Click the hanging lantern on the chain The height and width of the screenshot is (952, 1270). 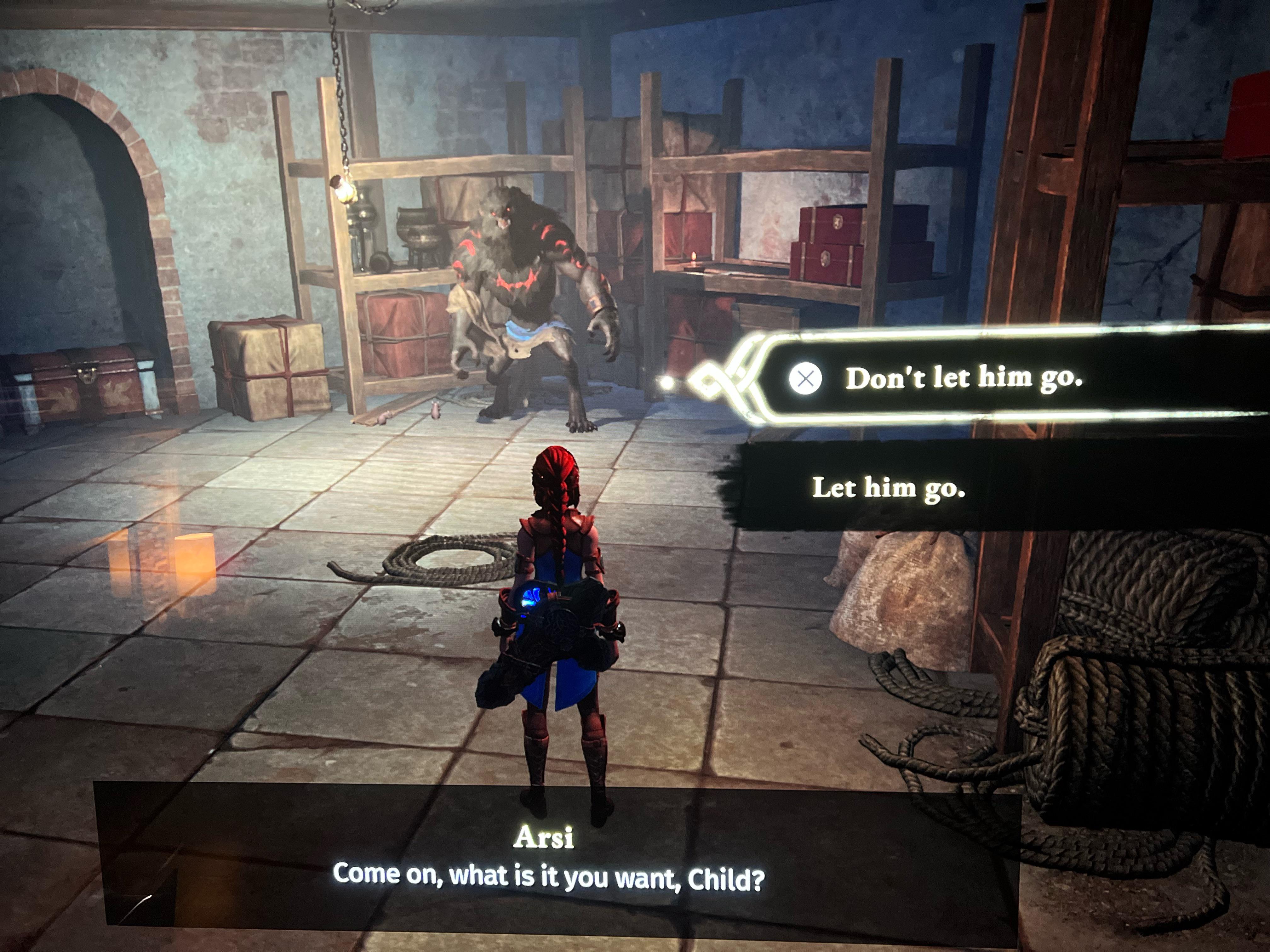345,190
